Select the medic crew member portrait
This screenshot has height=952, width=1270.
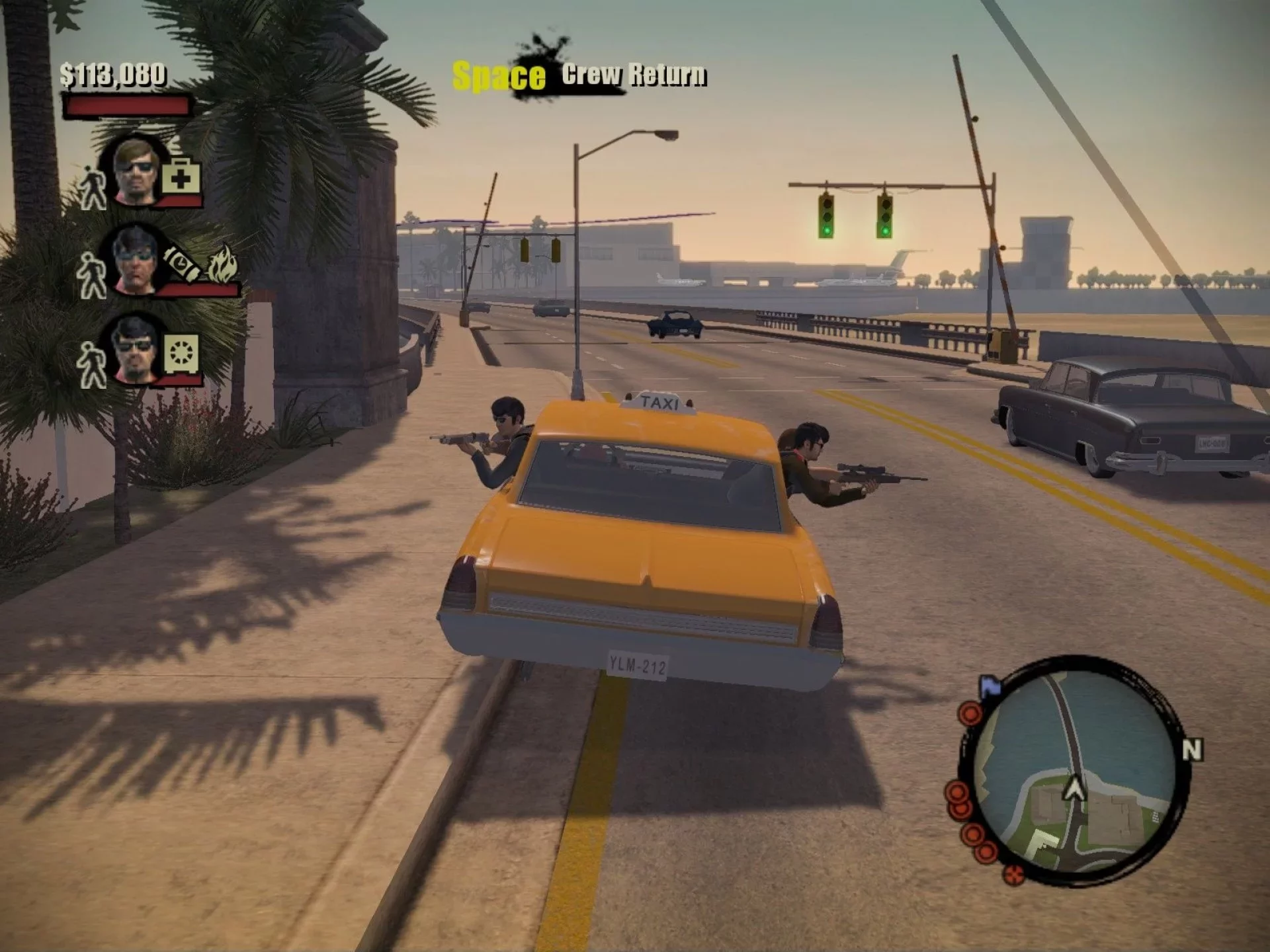click(136, 172)
